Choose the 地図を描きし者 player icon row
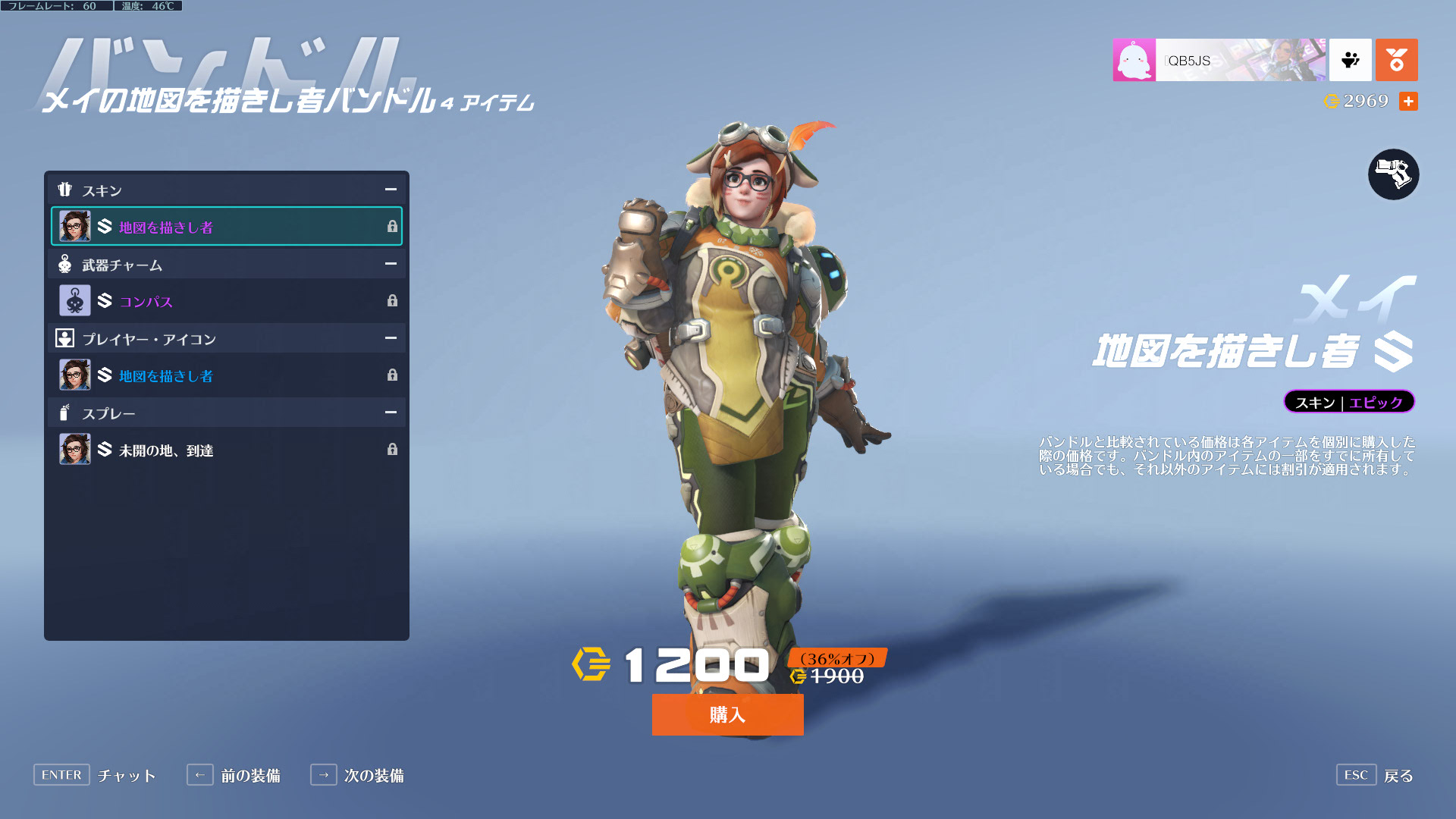Screen dimensions: 1456x819 tap(226, 375)
